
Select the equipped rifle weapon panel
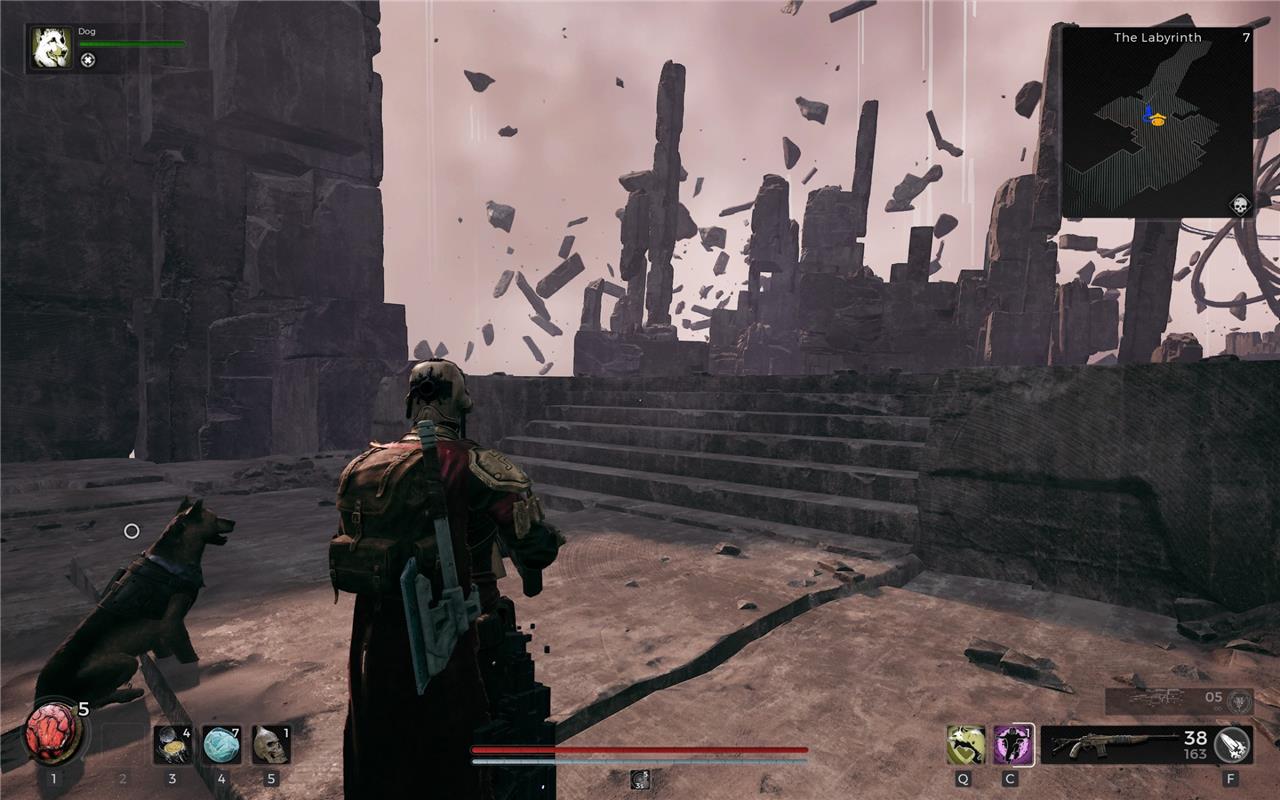(x=1125, y=745)
